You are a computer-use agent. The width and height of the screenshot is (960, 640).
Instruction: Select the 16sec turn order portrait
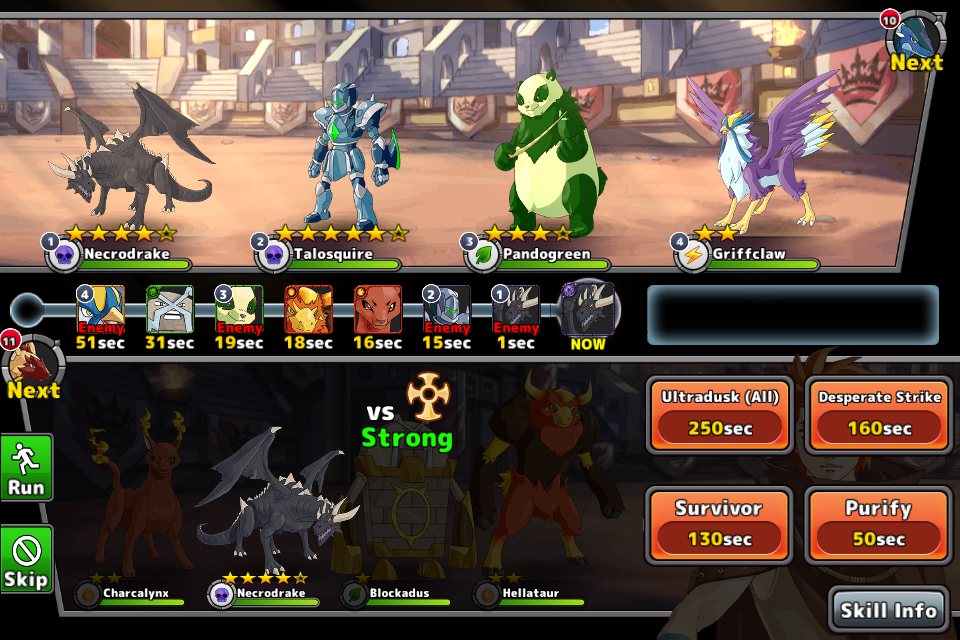coord(378,309)
